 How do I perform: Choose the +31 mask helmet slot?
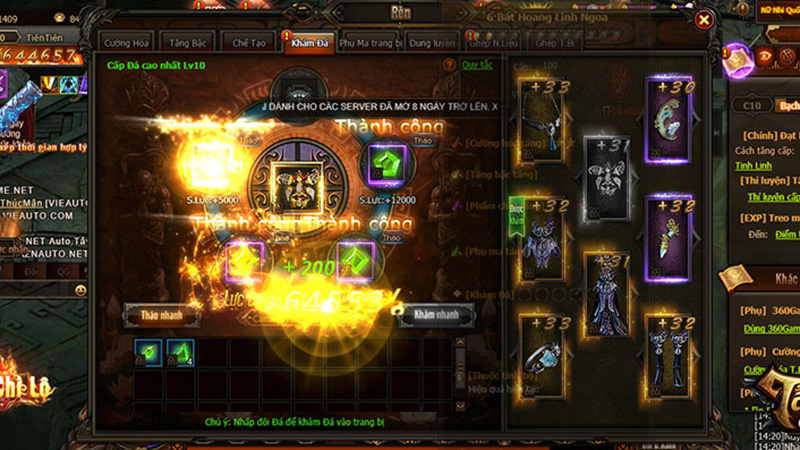(x=606, y=178)
